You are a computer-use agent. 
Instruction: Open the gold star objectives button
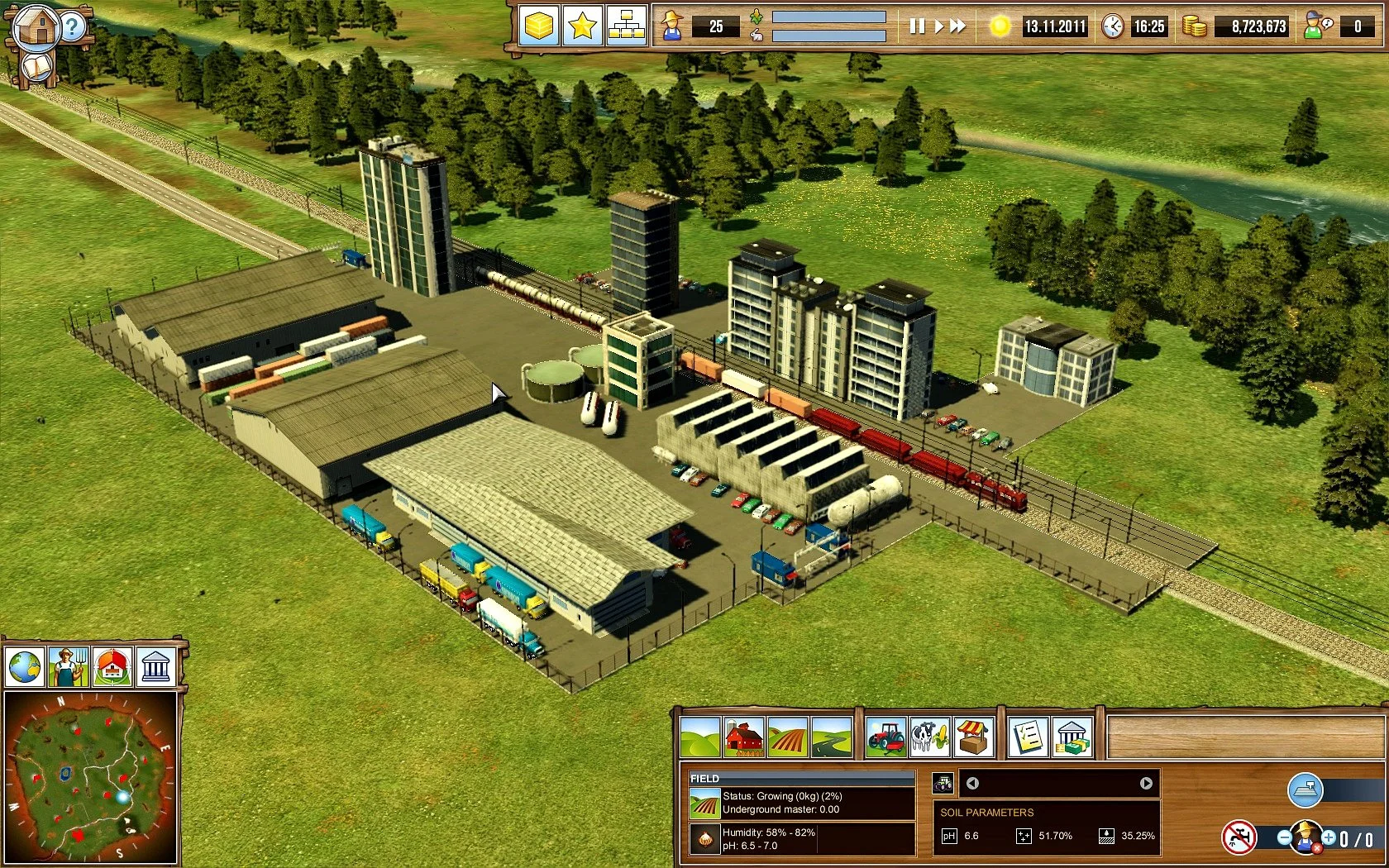(582, 26)
